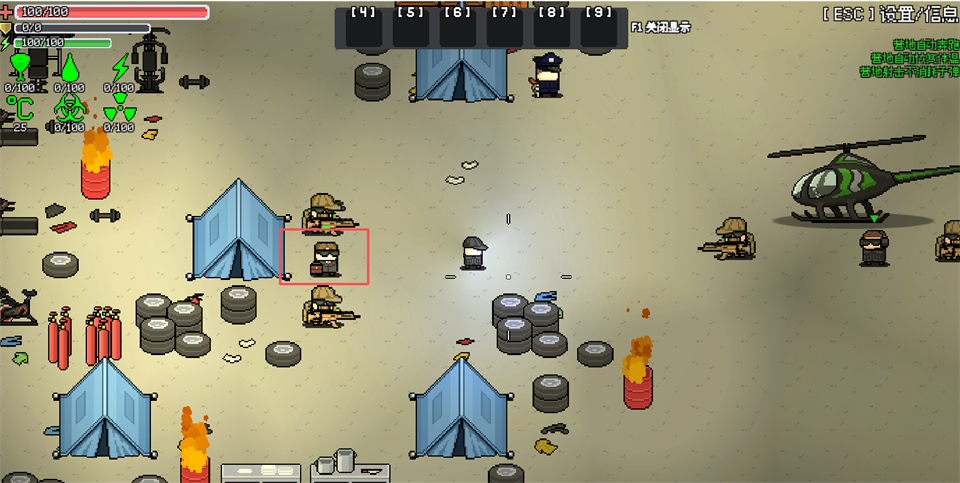Choose the hotbar slot labeled 5
960x483 pixels.
pyautogui.click(x=410, y=29)
